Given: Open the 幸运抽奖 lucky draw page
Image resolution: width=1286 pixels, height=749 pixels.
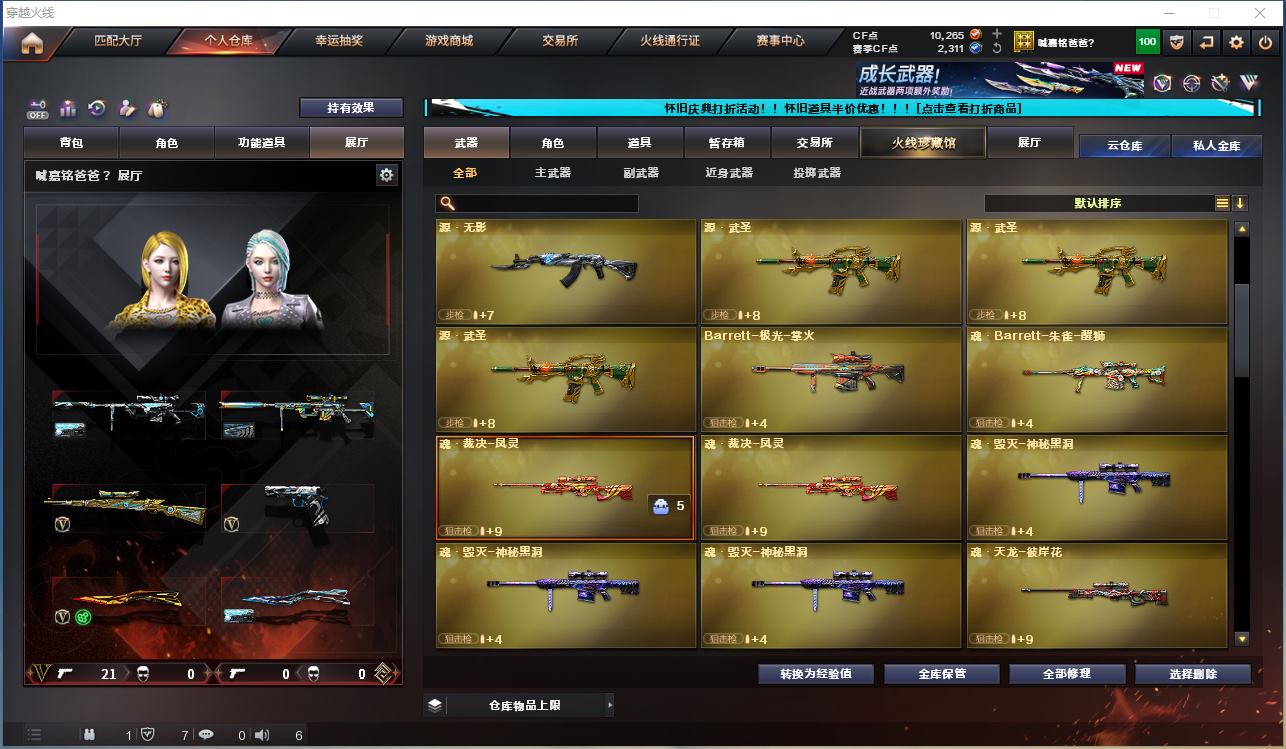Looking at the screenshot, I should pos(339,41).
